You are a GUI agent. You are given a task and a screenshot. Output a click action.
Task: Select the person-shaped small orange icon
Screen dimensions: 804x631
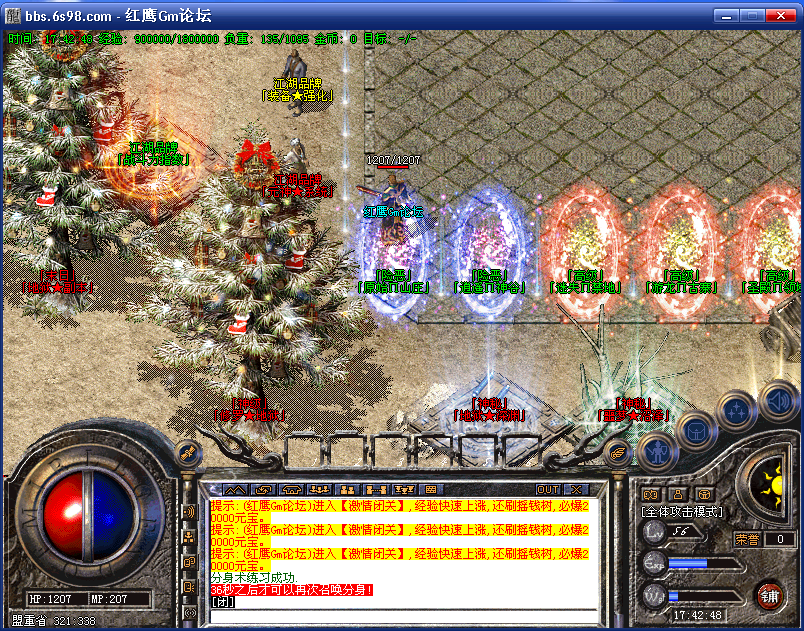point(677,493)
